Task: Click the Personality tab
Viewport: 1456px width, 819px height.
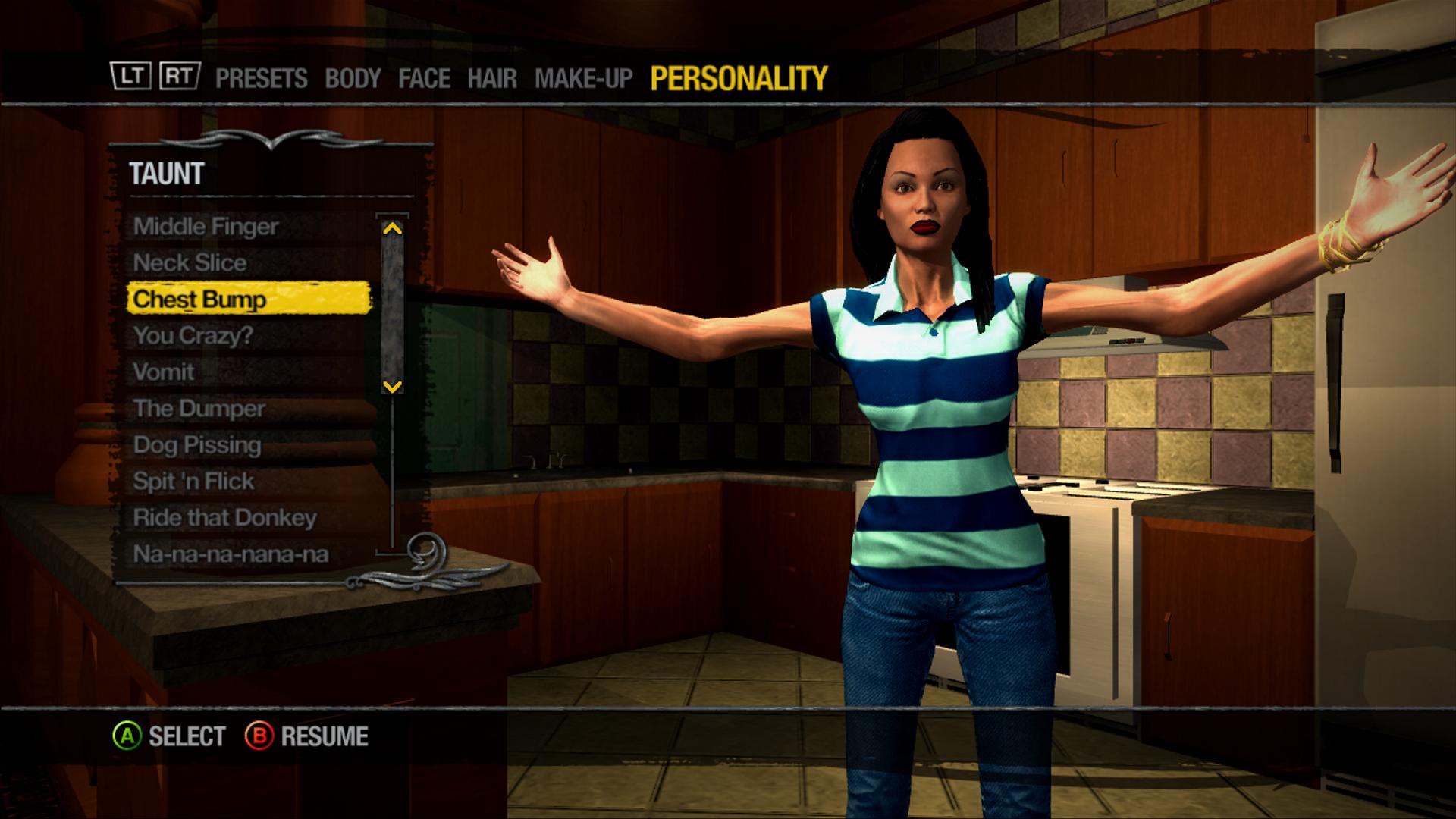Action: (739, 78)
